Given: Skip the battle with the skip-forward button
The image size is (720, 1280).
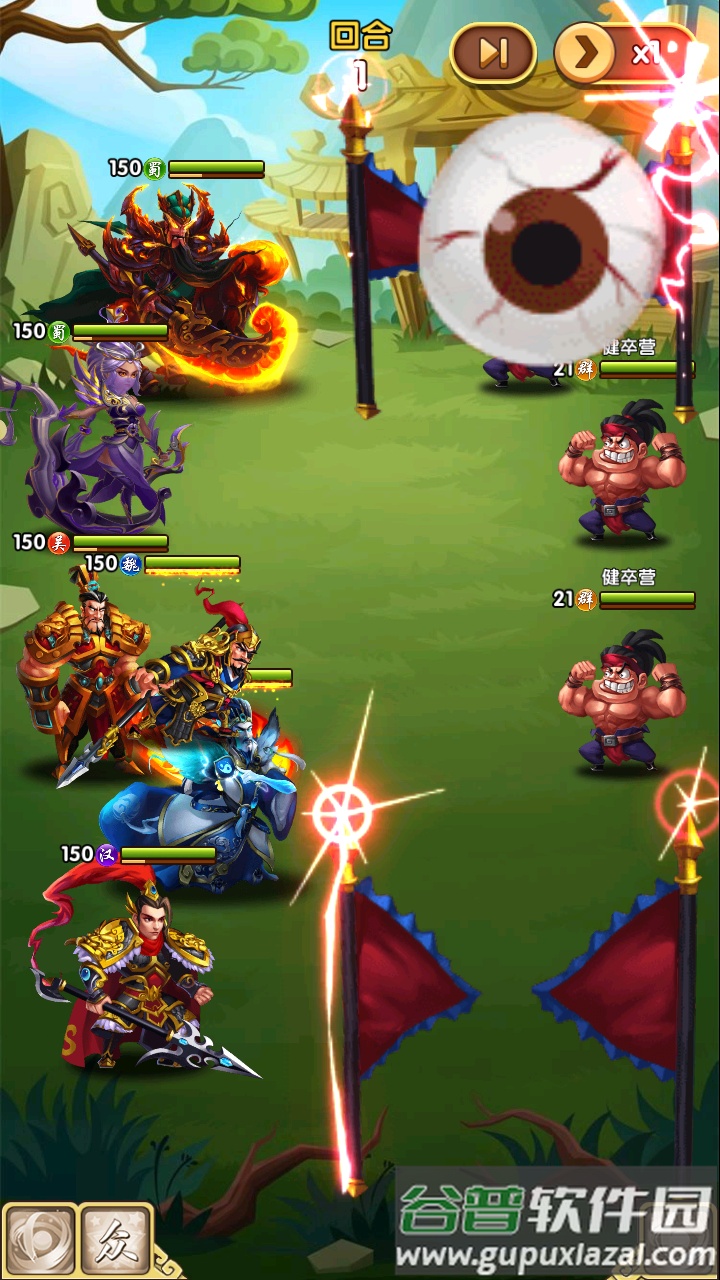Looking at the screenshot, I should tap(493, 53).
